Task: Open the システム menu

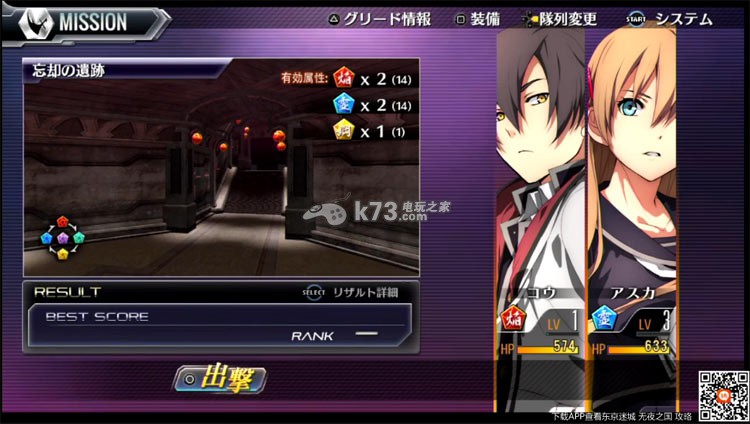Action: point(673,19)
